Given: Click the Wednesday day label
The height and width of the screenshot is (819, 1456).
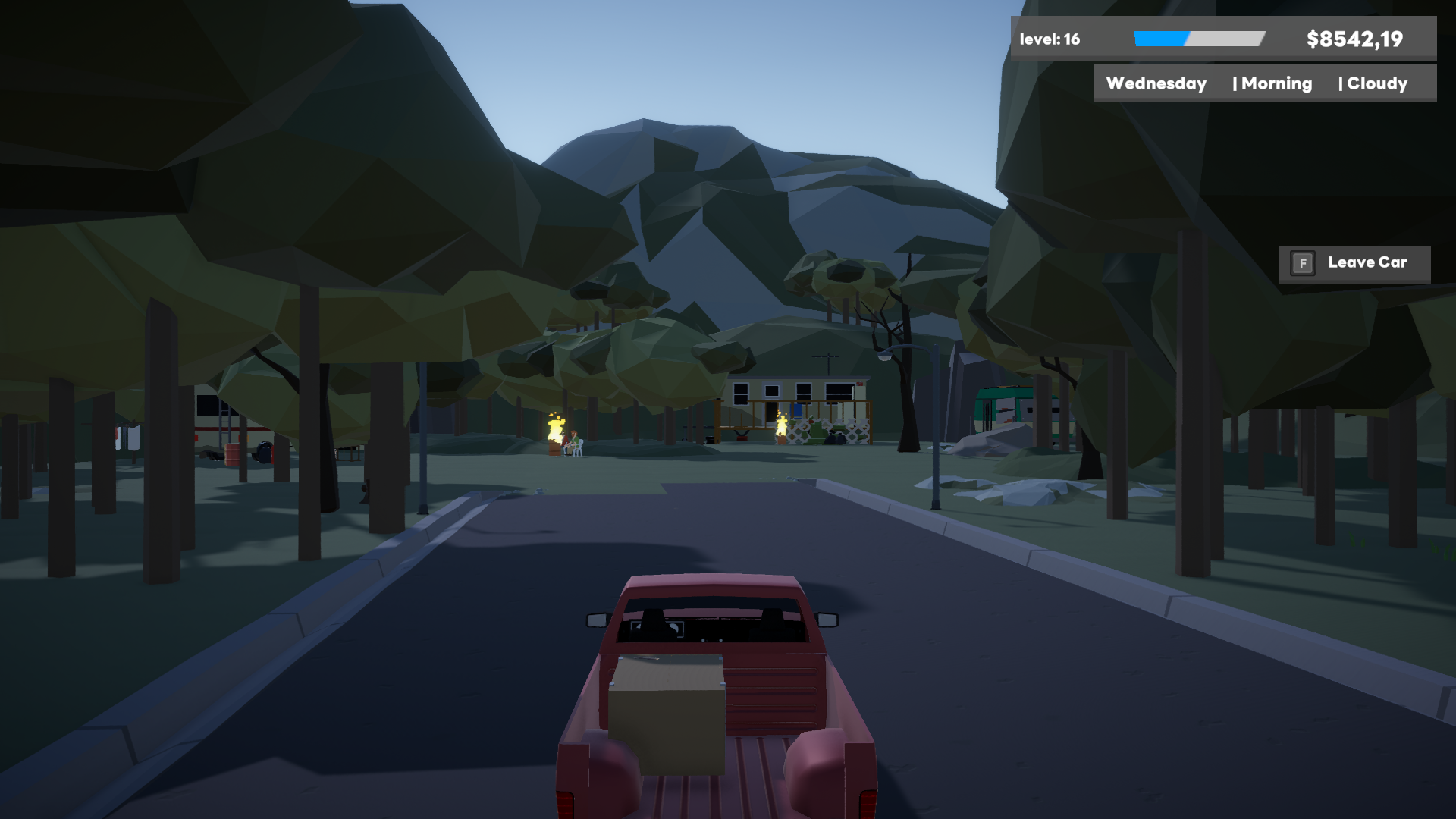Looking at the screenshot, I should 1156,83.
